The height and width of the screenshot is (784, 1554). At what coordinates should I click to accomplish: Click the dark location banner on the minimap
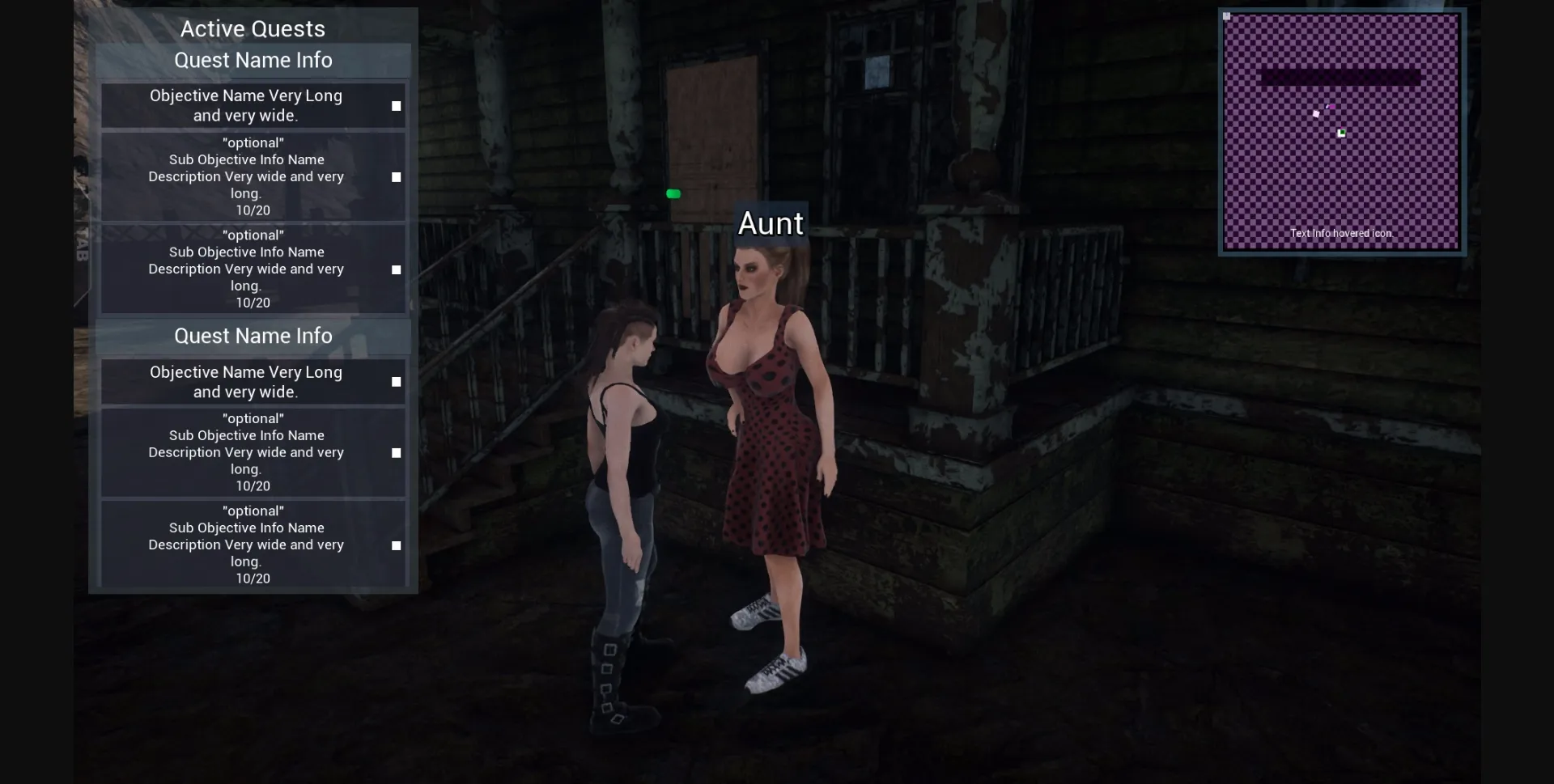click(x=1340, y=75)
